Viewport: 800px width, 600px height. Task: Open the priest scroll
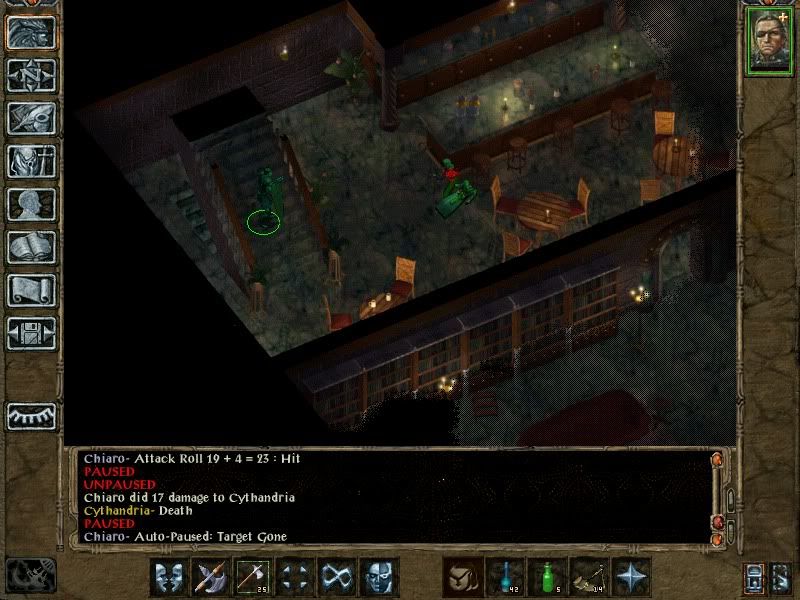point(31,290)
